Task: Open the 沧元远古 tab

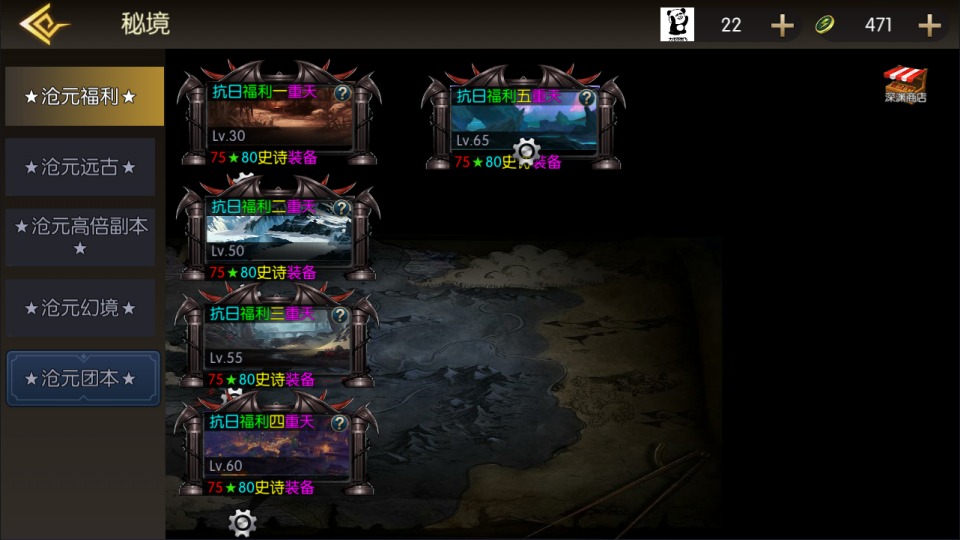Action: click(x=80, y=167)
